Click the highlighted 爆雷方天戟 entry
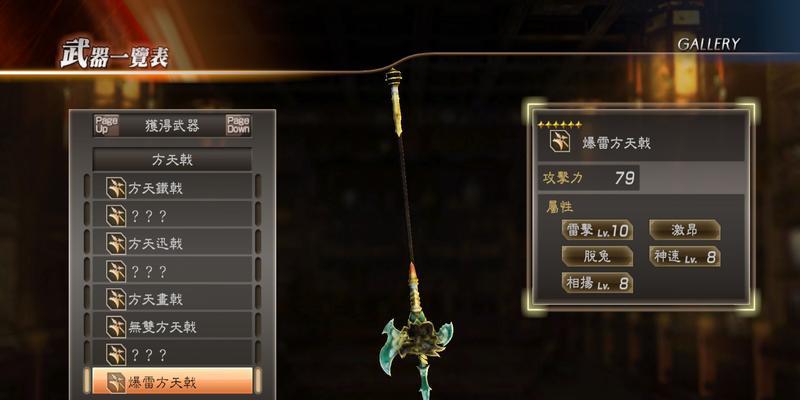The image size is (800, 400). (172, 382)
